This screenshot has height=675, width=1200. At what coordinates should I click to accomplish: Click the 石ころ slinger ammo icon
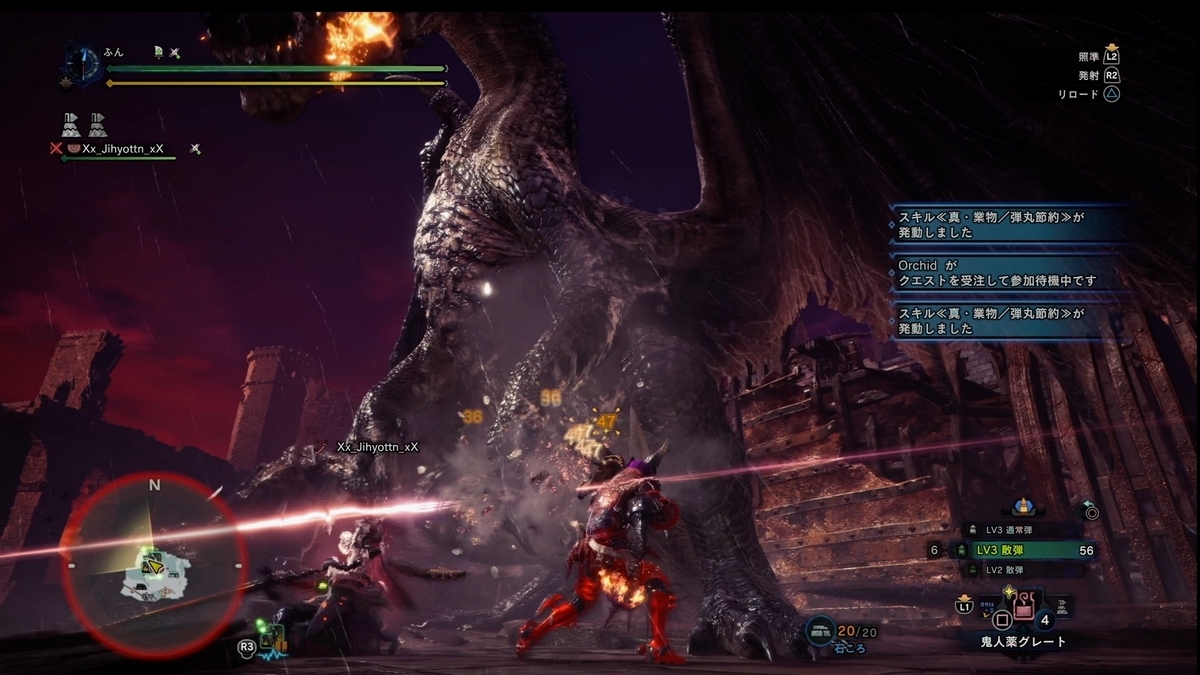click(819, 630)
